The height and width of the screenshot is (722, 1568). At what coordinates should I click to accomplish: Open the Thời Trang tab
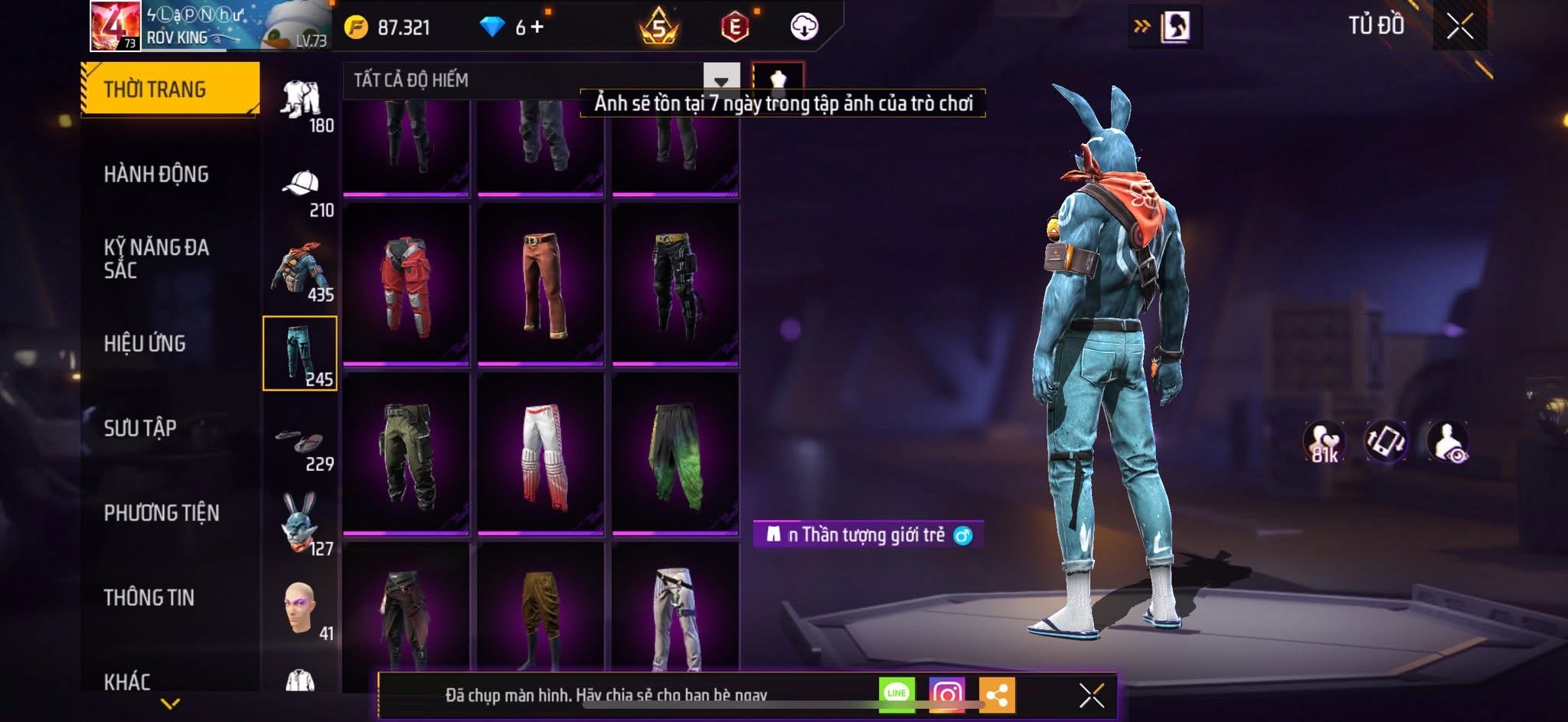click(169, 90)
